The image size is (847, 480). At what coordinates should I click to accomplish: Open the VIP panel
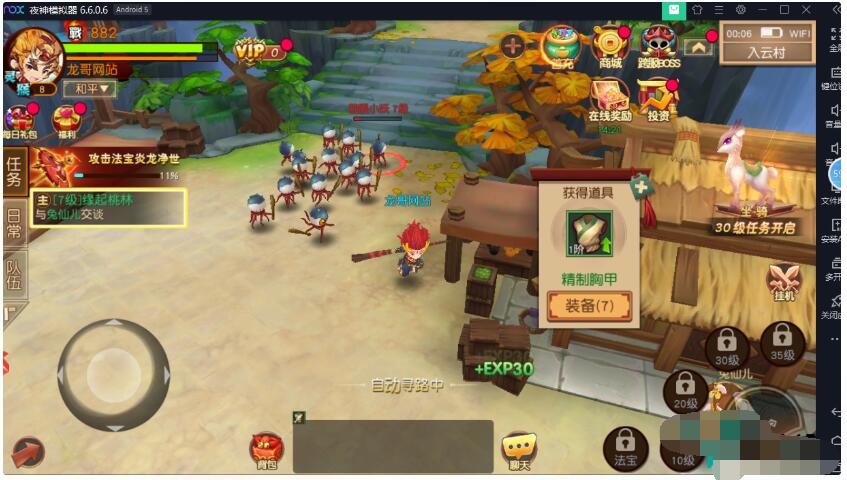tap(258, 49)
